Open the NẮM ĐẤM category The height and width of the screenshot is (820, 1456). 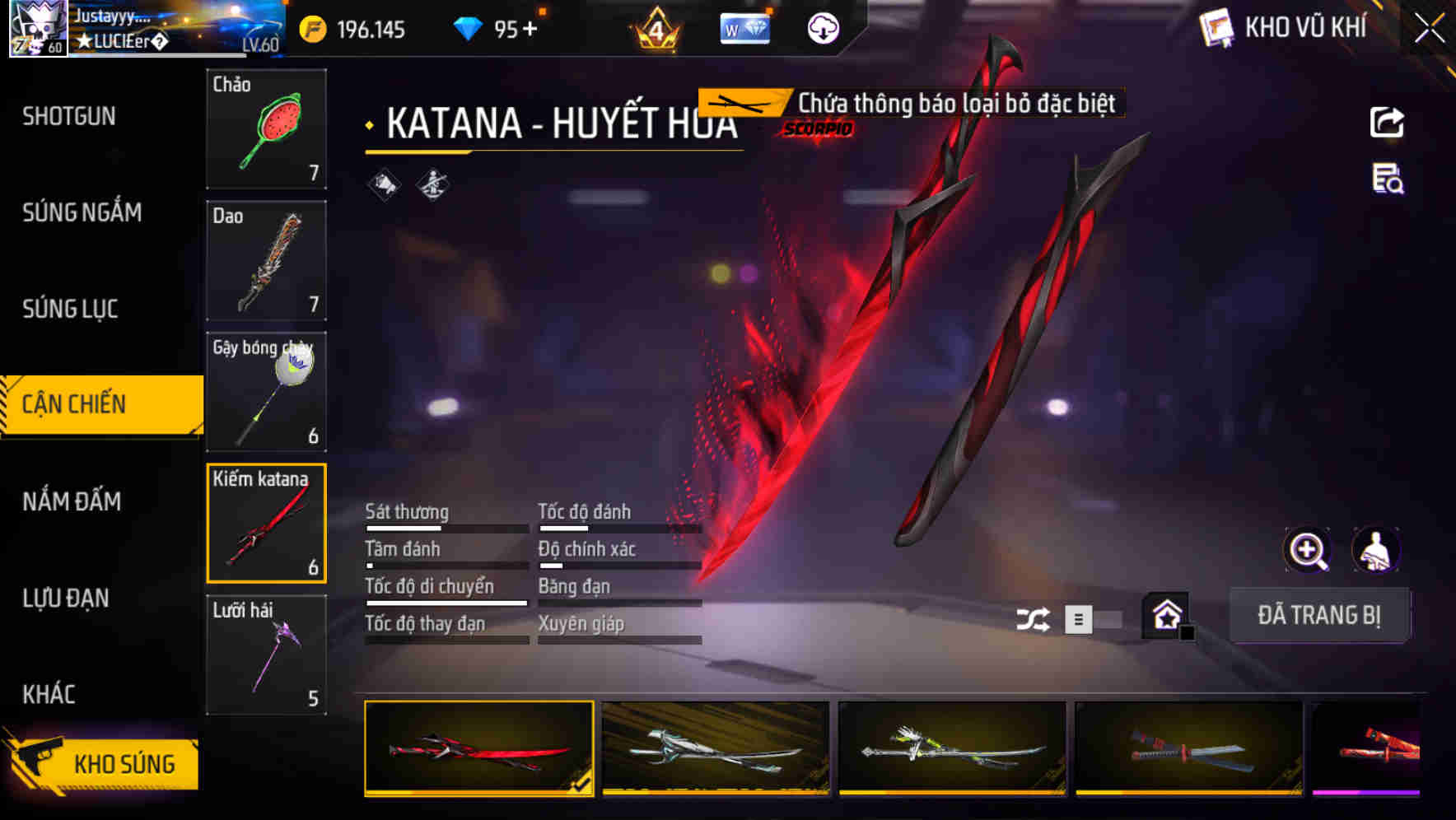[x=71, y=501]
